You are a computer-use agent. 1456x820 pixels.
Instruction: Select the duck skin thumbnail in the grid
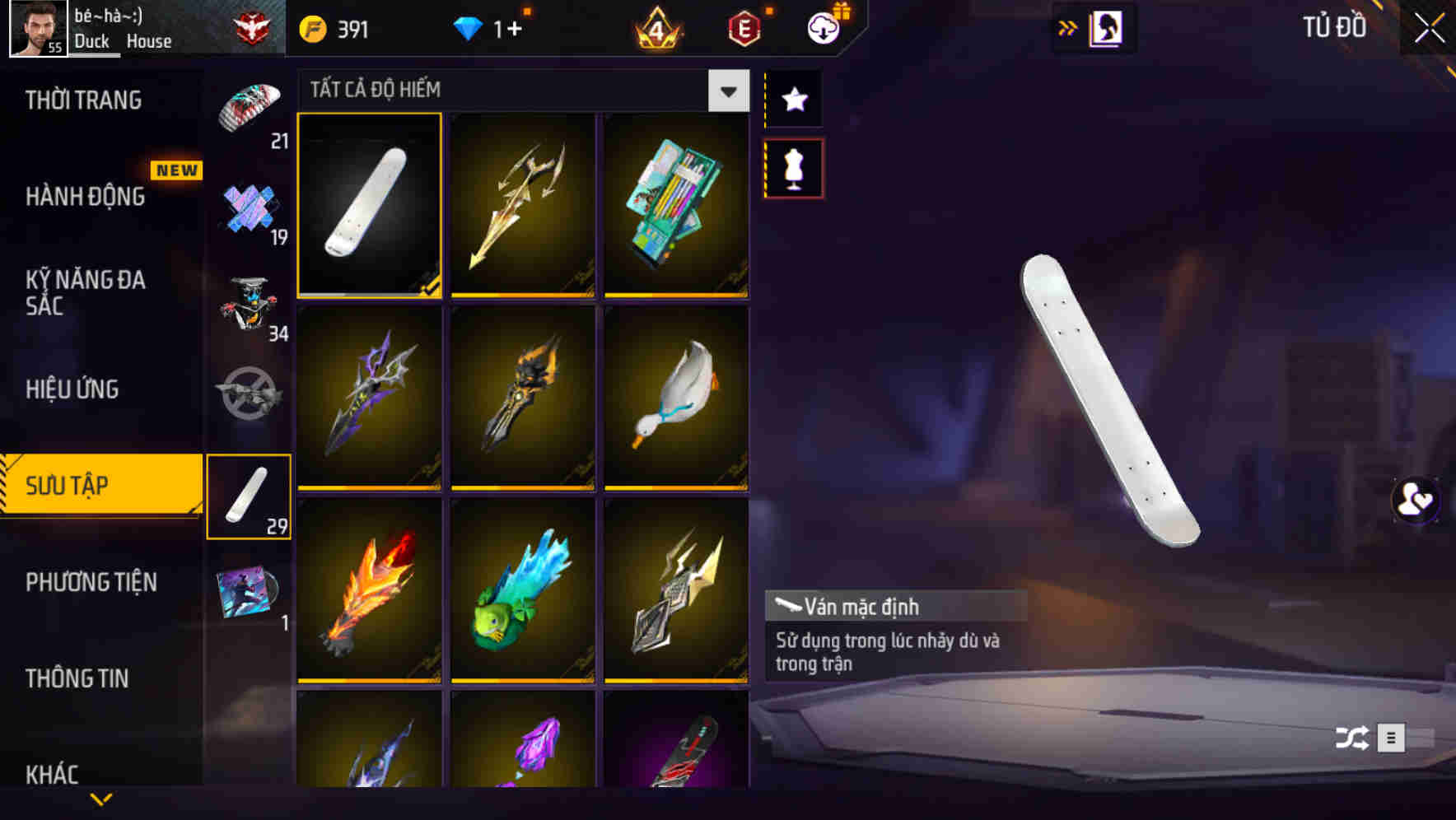[677, 398]
